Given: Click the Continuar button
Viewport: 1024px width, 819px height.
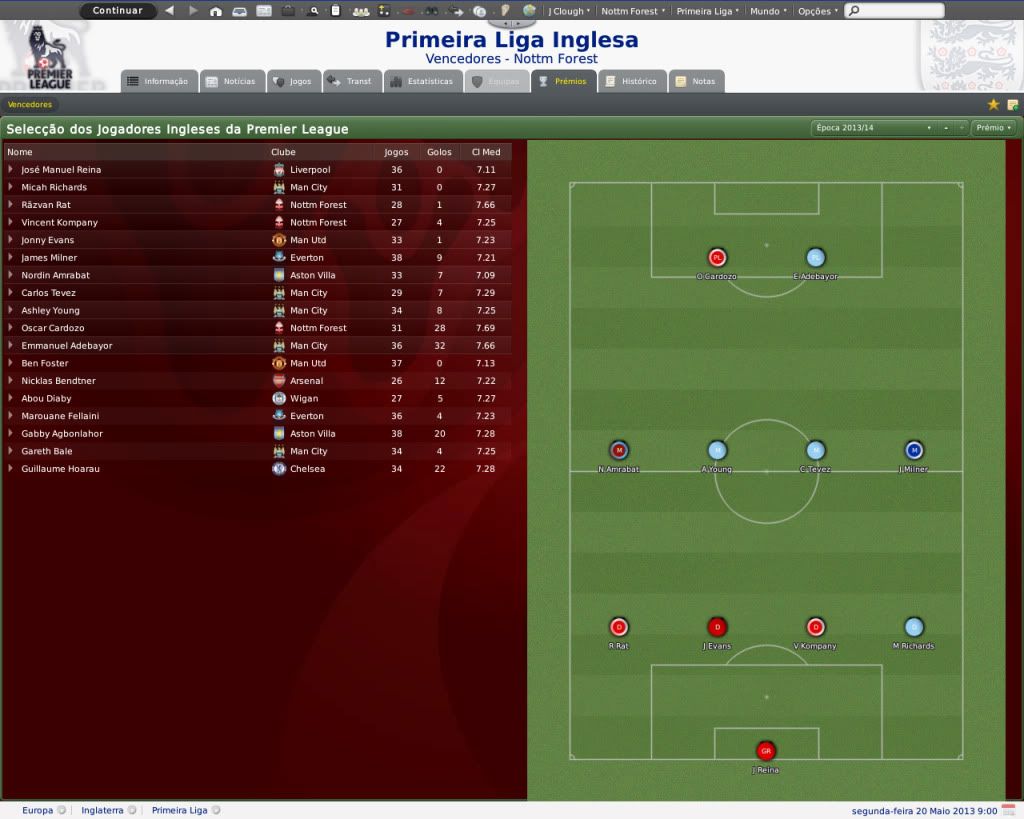Looking at the screenshot, I should click(118, 11).
